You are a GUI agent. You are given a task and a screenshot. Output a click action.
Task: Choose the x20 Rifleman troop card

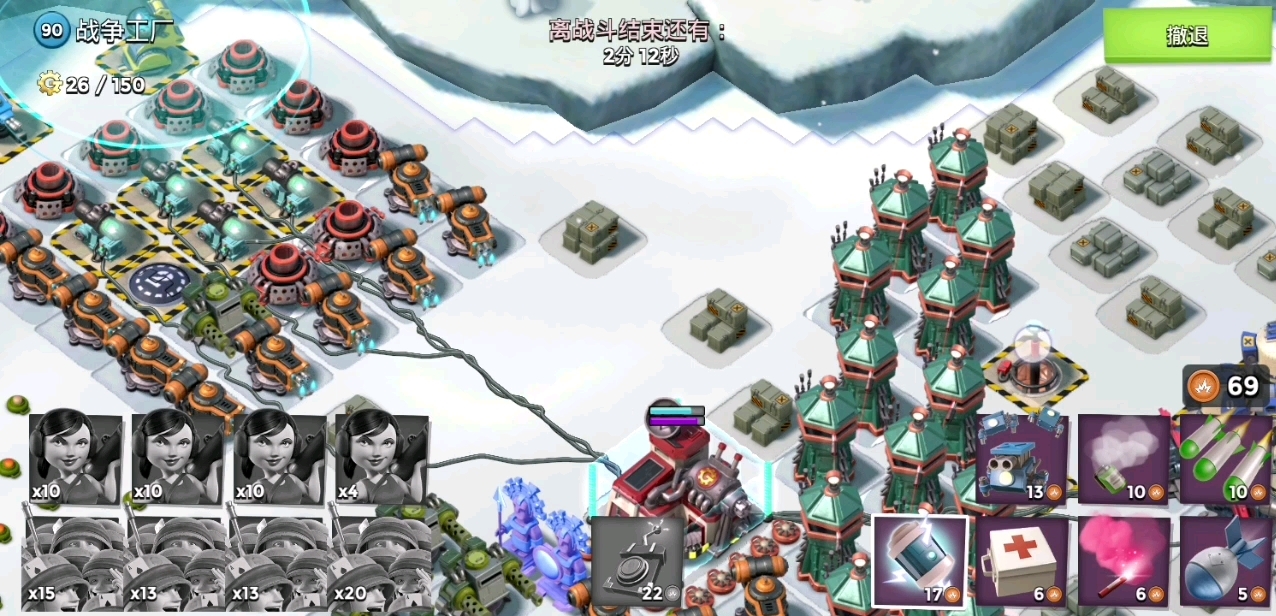click(x=382, y=563)
